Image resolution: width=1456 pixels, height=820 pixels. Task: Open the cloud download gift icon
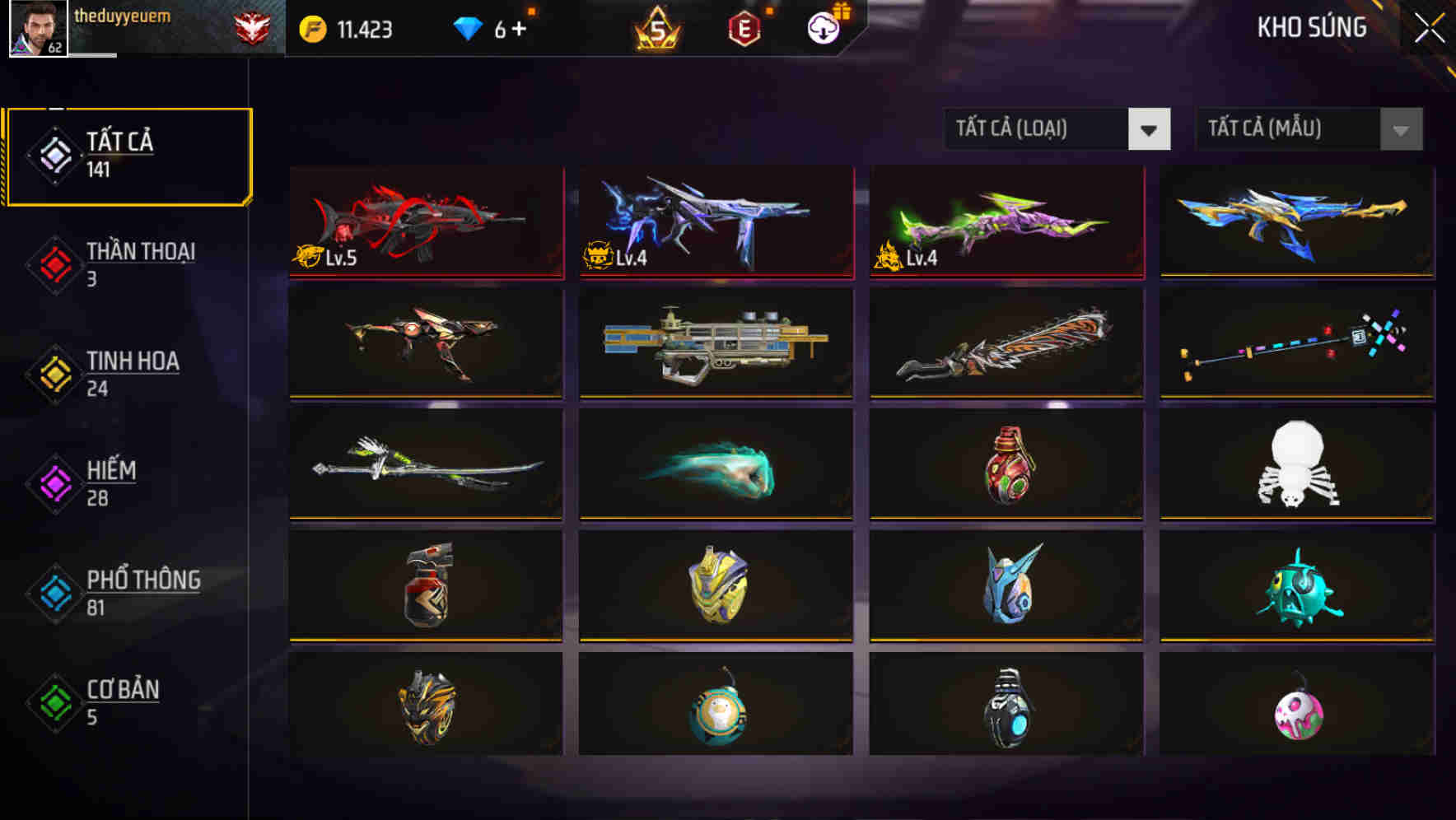(823, 27)
